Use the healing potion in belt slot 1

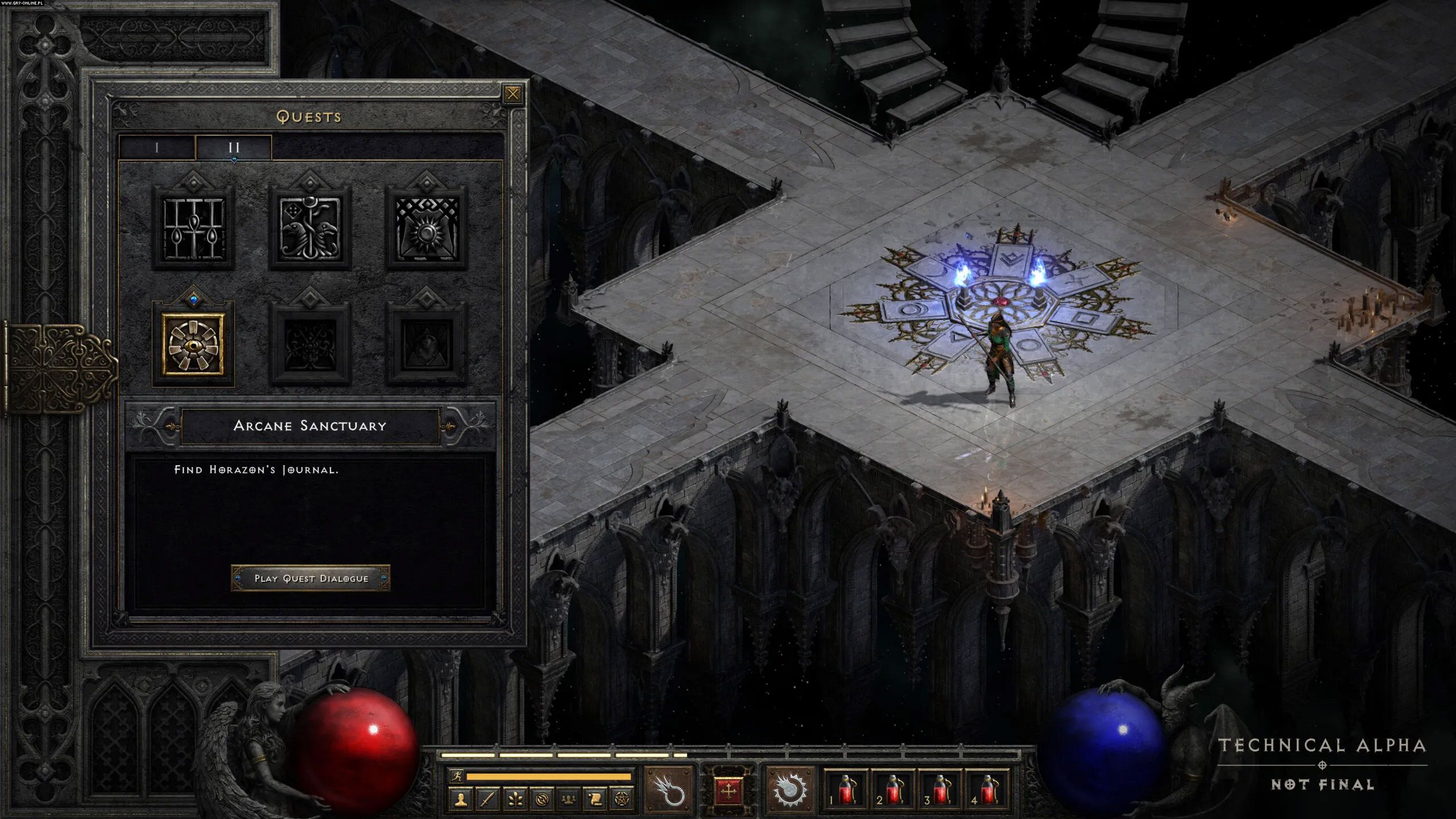846,791
